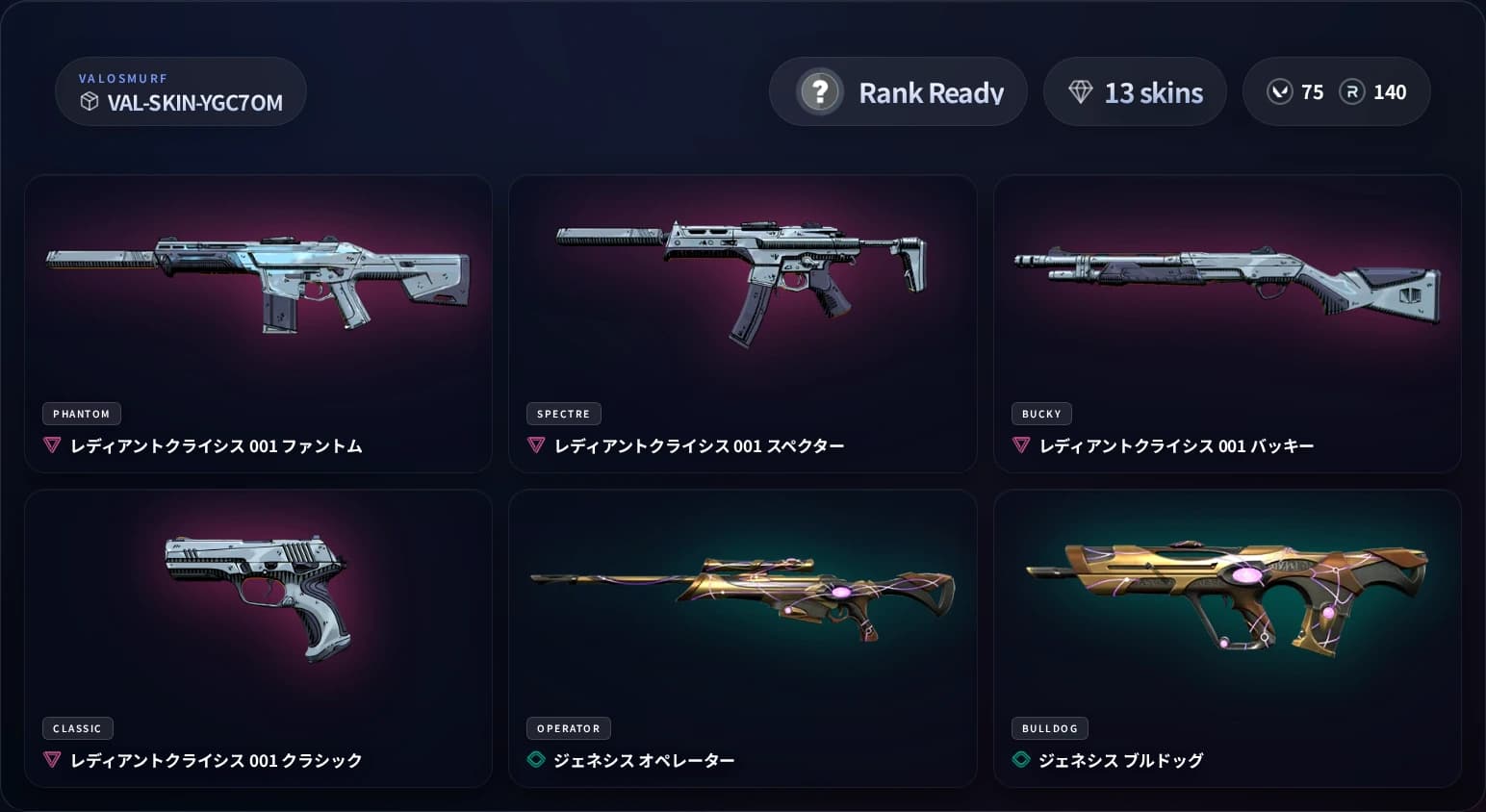Click the OPERATOR weapon tag
This screenshot has height=812, width=1486.
point(568,728)
